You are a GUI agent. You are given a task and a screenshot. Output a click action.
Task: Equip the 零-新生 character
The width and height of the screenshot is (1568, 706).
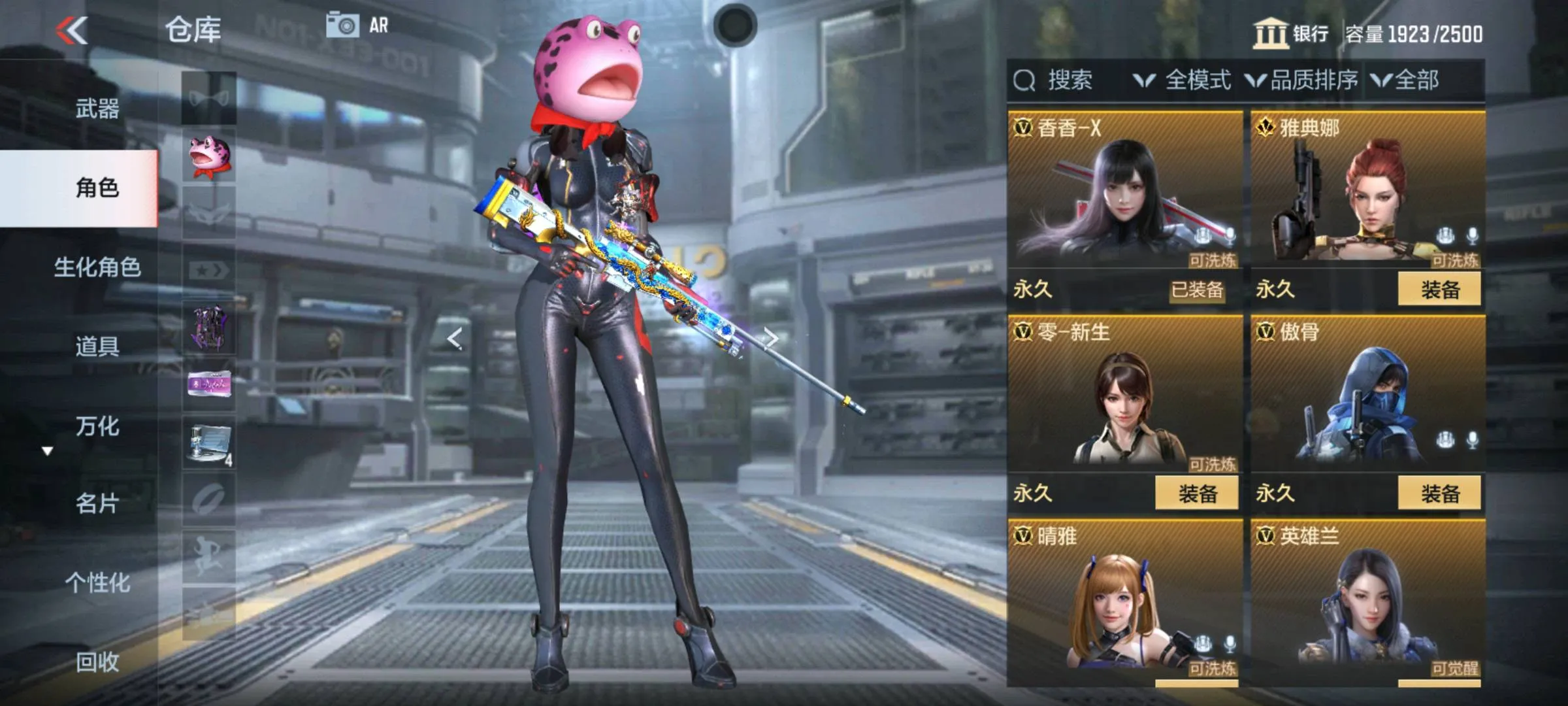point(1196,494)
